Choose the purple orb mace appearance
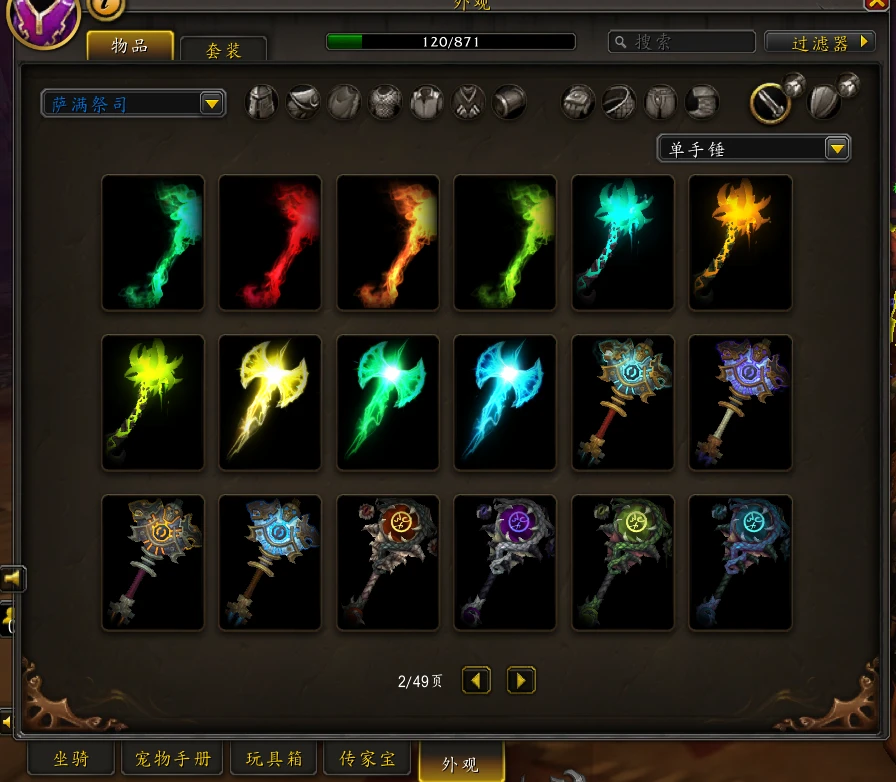Screen dimensions: 896x782 [x=505, y=562]
